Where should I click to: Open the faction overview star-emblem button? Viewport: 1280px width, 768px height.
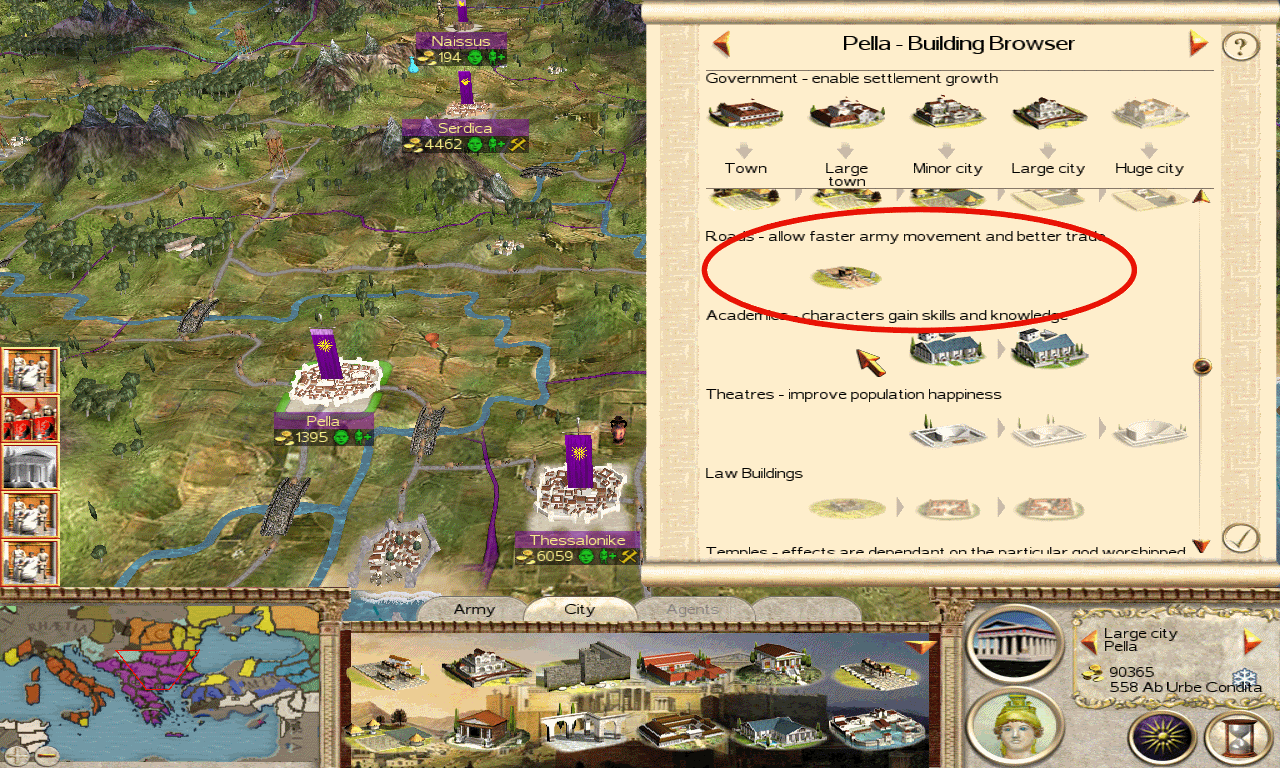1161,738
